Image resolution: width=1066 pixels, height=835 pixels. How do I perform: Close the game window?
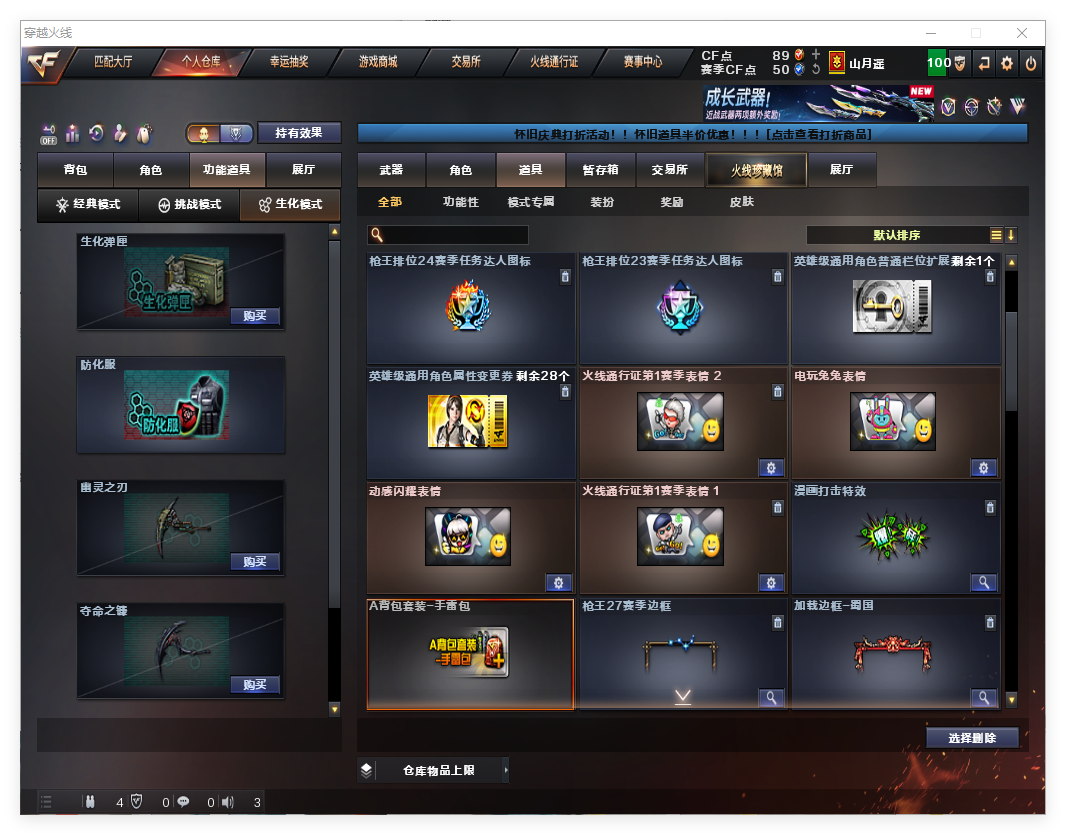(x=1022, y=33)
